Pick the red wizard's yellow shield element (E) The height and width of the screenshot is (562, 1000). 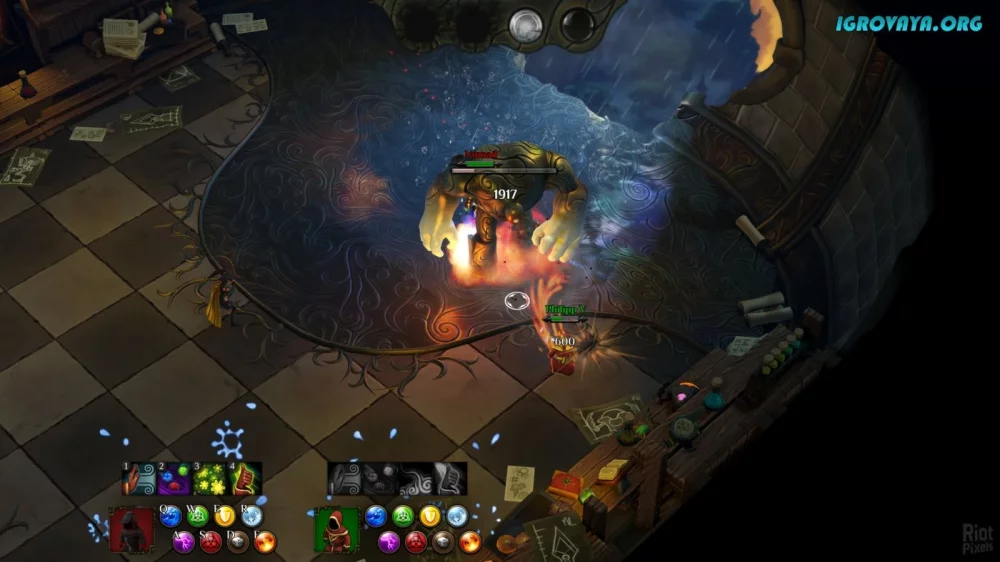[225, 516]
